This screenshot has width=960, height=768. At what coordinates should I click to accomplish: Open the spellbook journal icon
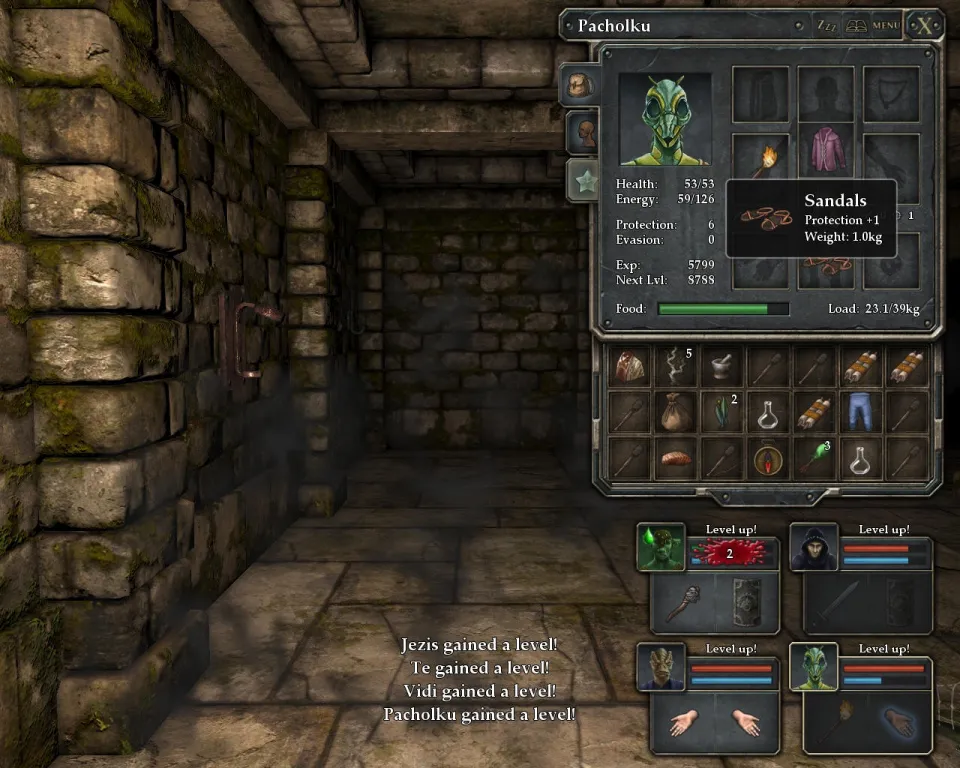pos(856,26)
